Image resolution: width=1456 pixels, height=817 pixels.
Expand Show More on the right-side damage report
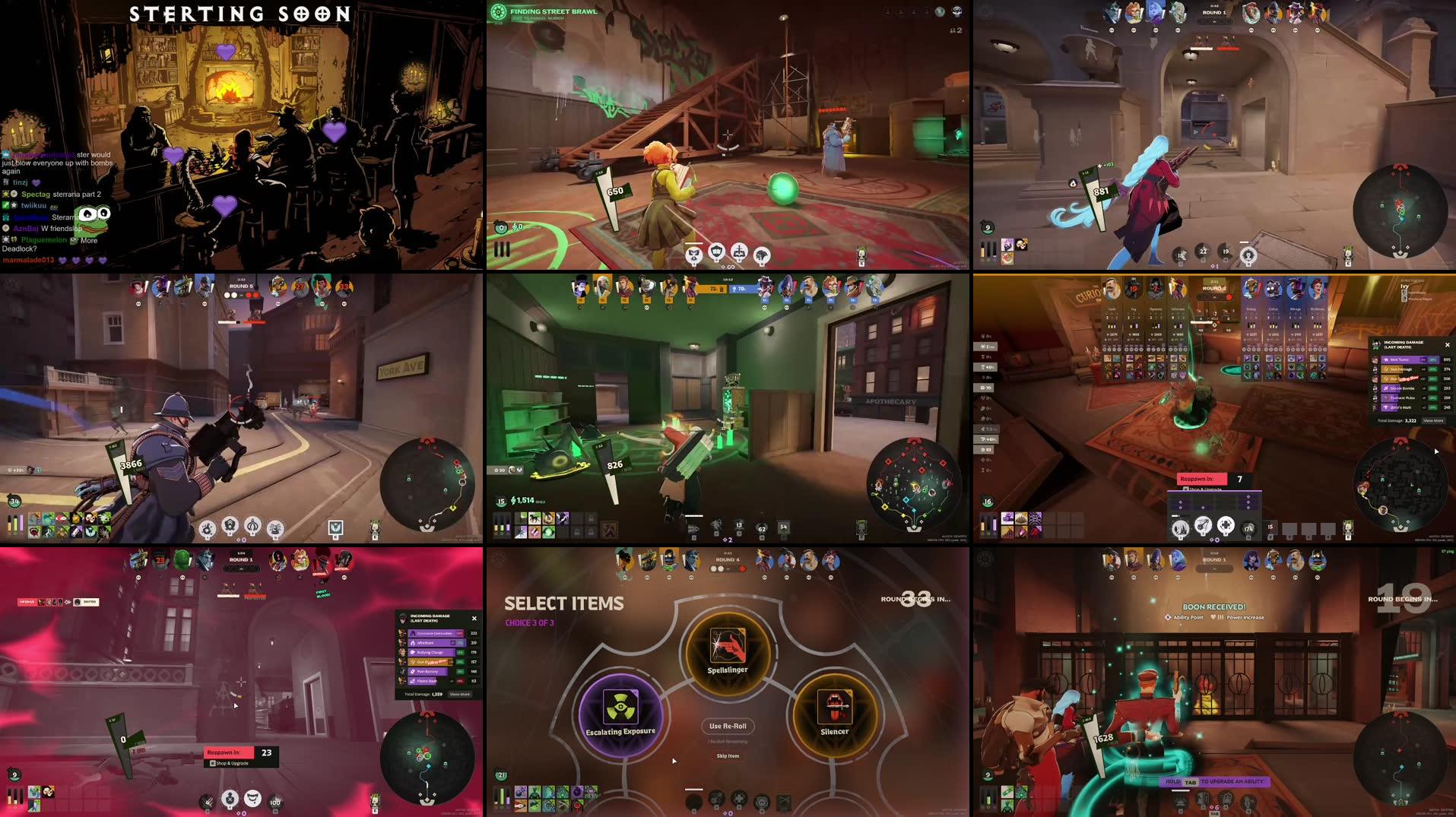point(1435,420)
